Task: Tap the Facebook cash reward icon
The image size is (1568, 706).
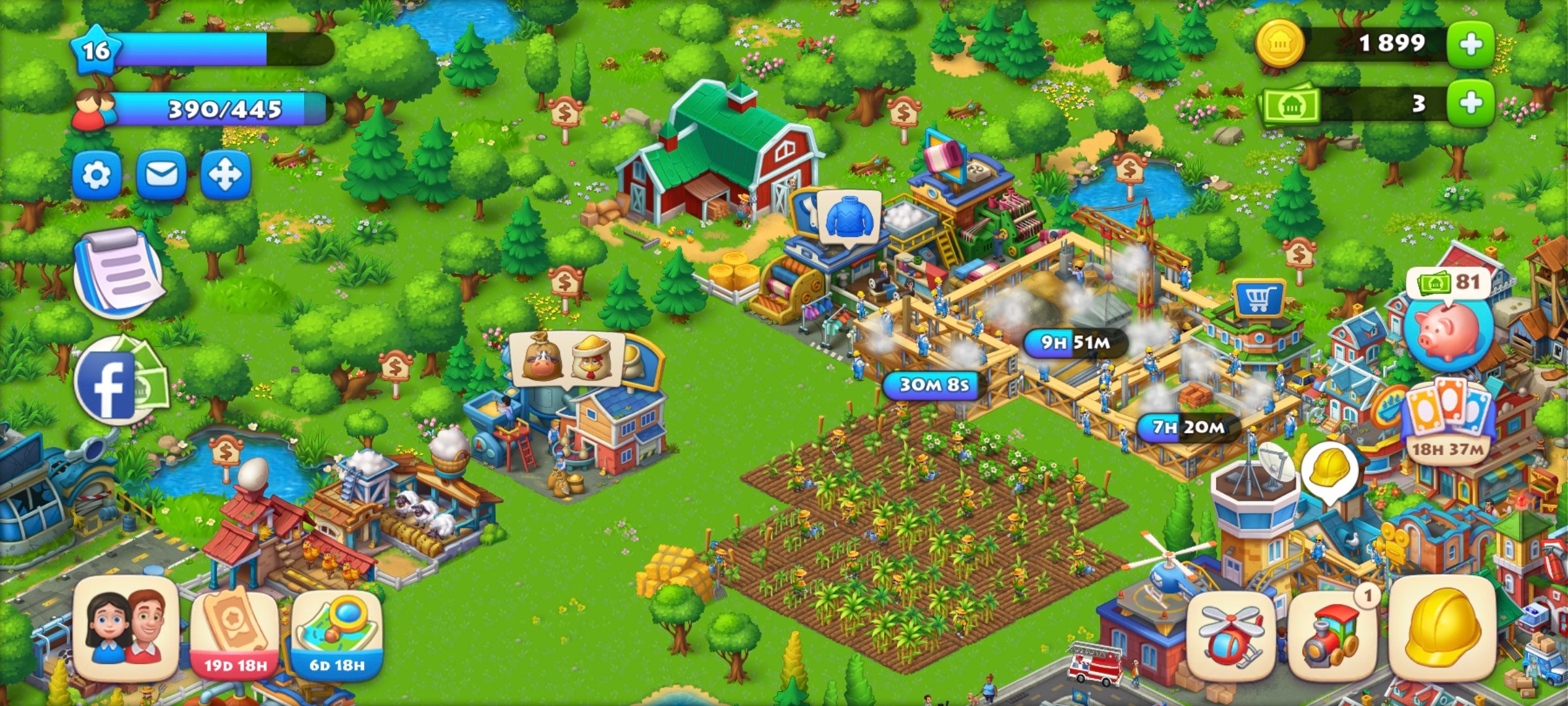Action: click(118, 382)
